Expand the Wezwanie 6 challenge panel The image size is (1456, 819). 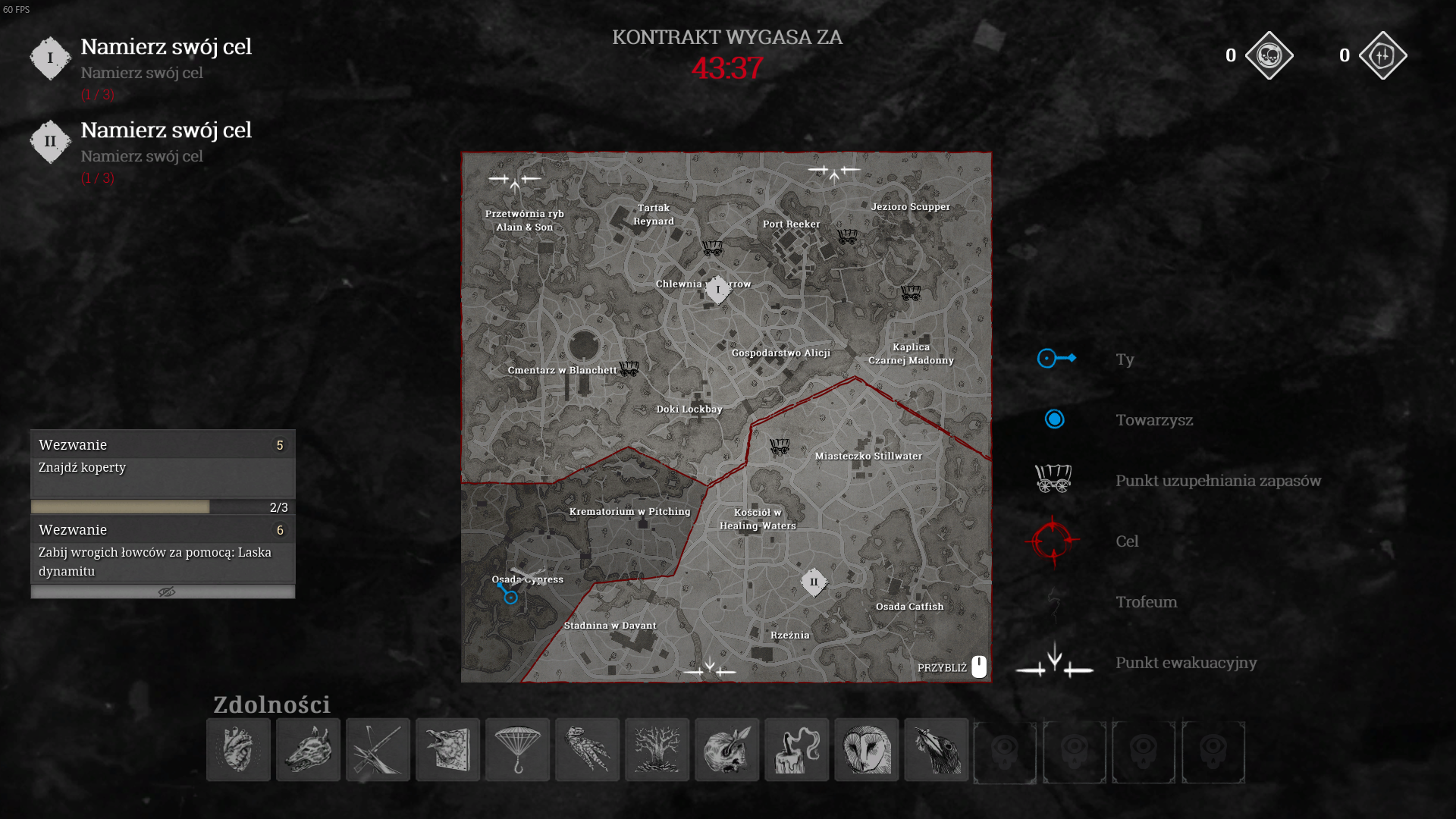pyautogui.click(x=162, y=530)
